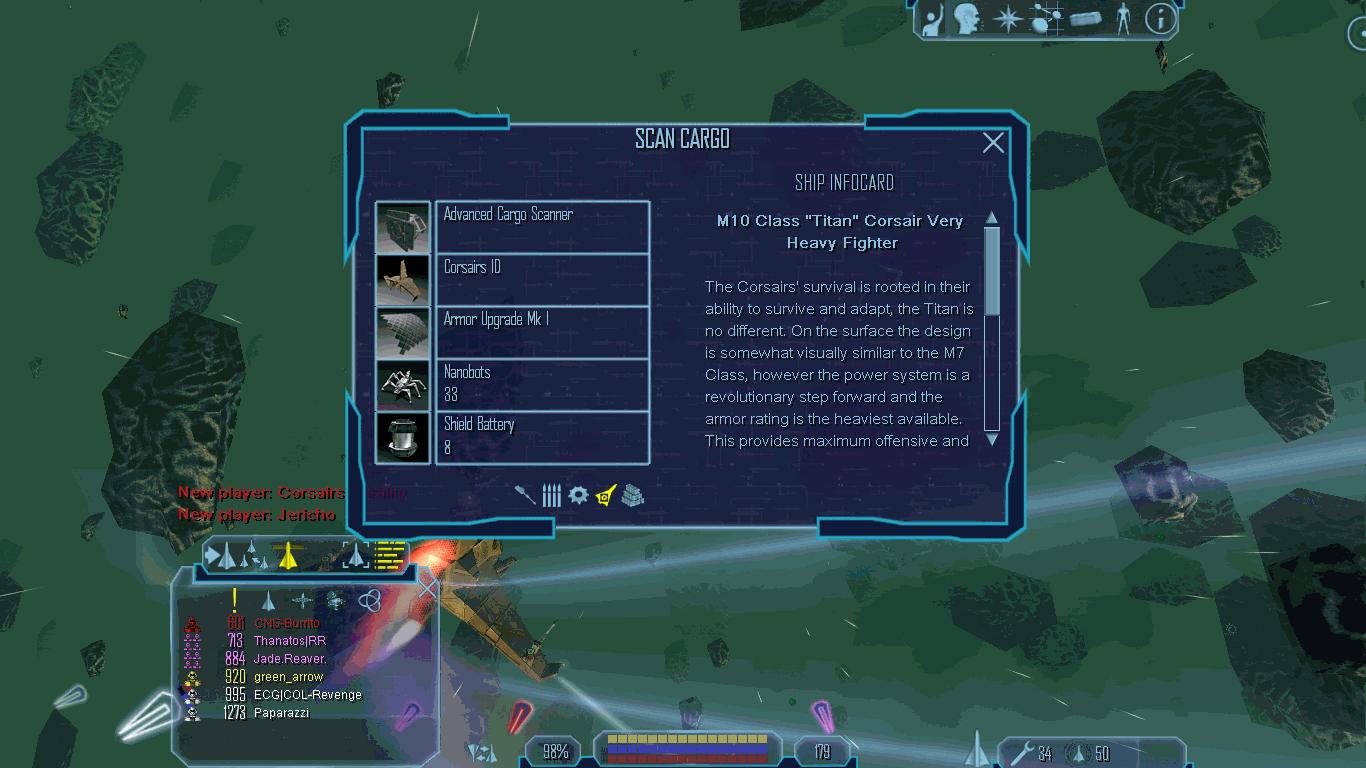Target Paparazzi in the contact list
The image size is (1366, 768).
(281, 713)
